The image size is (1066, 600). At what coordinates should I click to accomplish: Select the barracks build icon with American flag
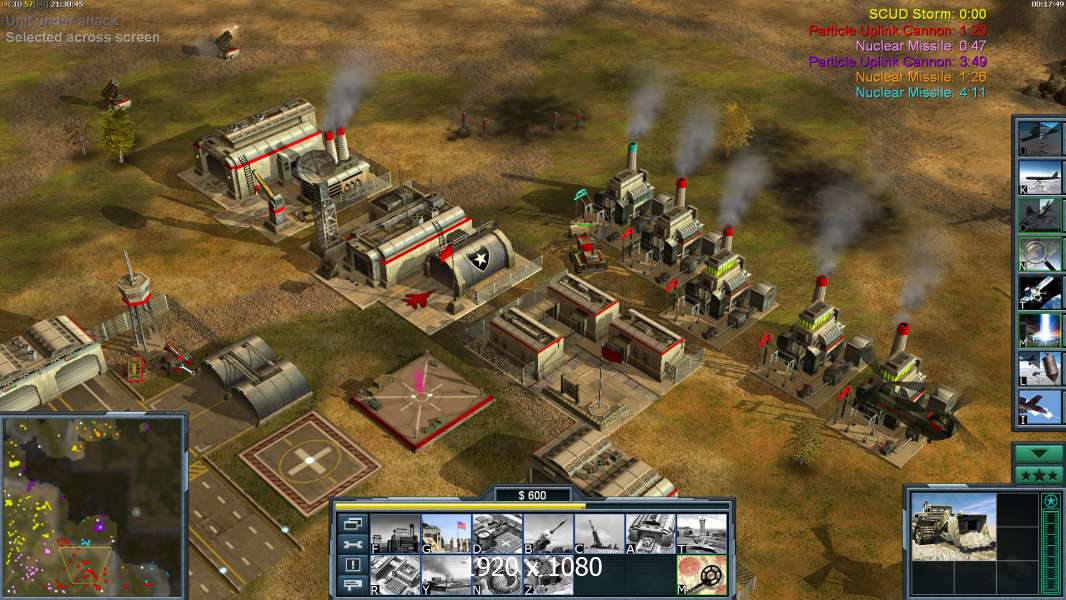(x=445, y=533)
